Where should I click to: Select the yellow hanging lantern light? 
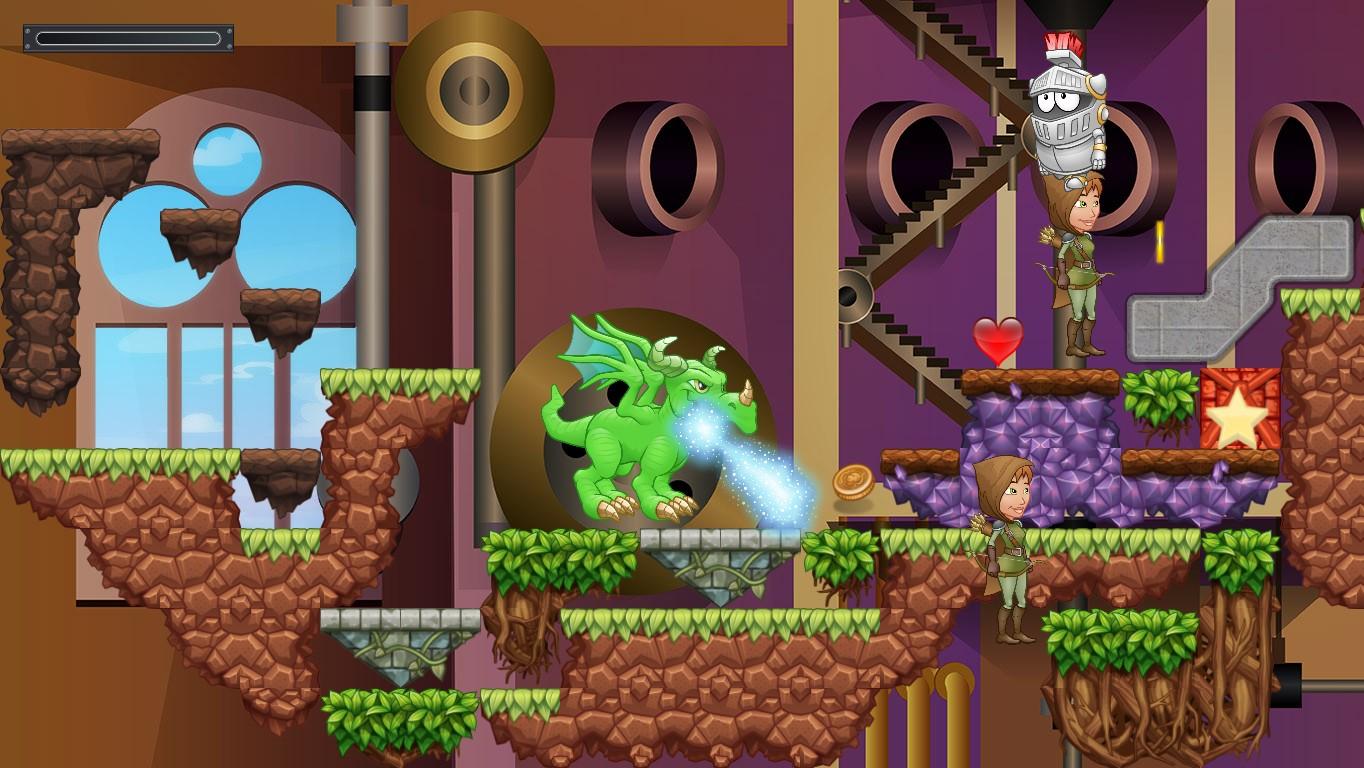(1158, 240)
